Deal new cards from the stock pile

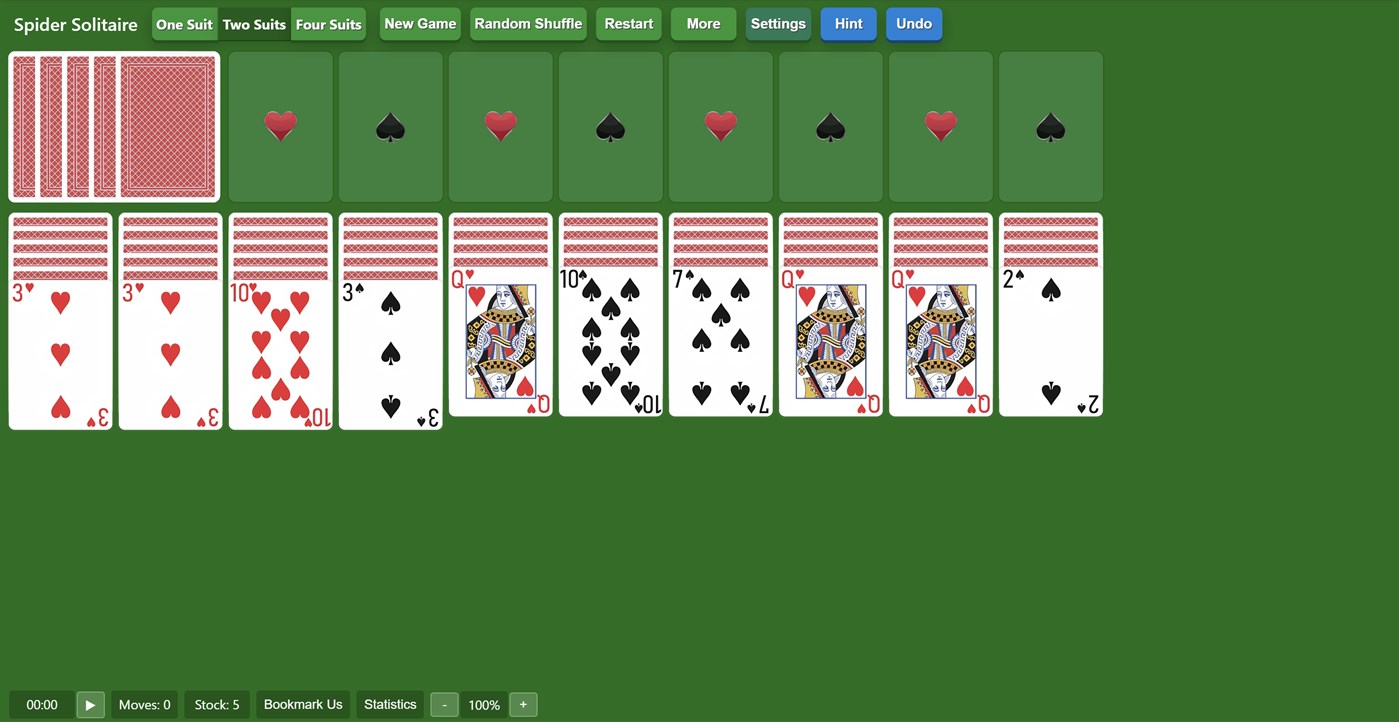tap(113, 126)
